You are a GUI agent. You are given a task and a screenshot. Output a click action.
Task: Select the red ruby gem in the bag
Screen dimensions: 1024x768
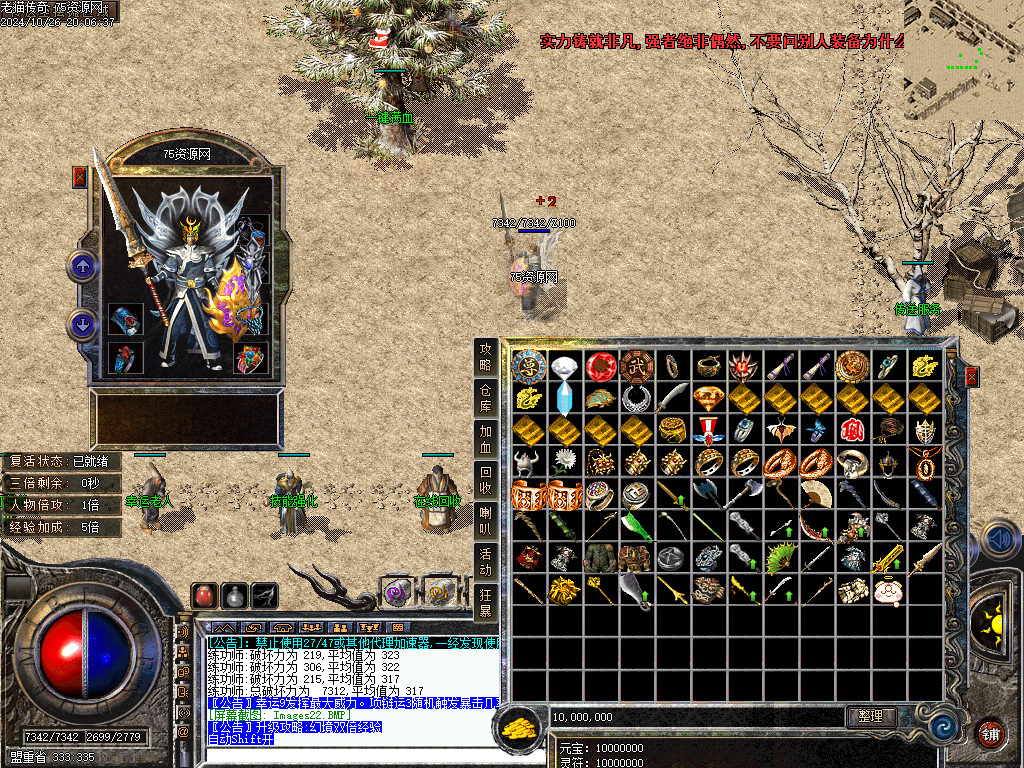coord(600,366)
